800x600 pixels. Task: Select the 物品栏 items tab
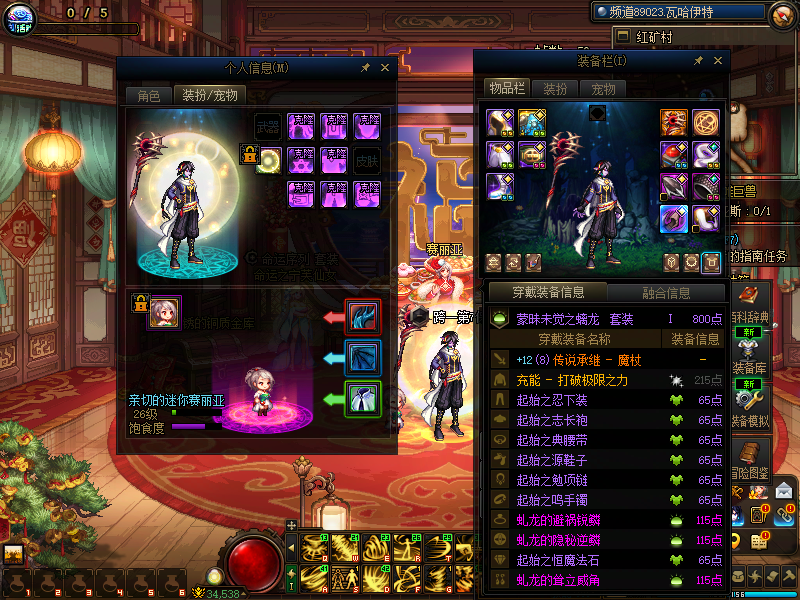tap(507, 89)
